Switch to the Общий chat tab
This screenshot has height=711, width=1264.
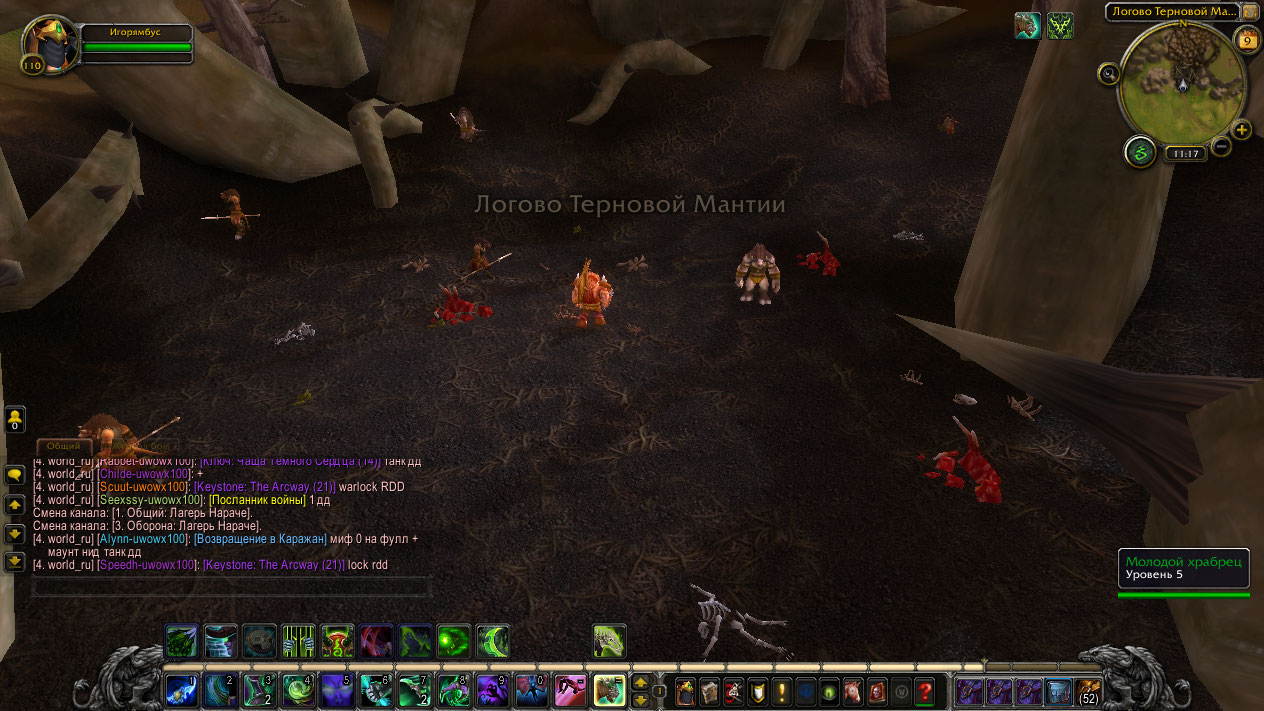pyautogui.click(x=65, y=446)
